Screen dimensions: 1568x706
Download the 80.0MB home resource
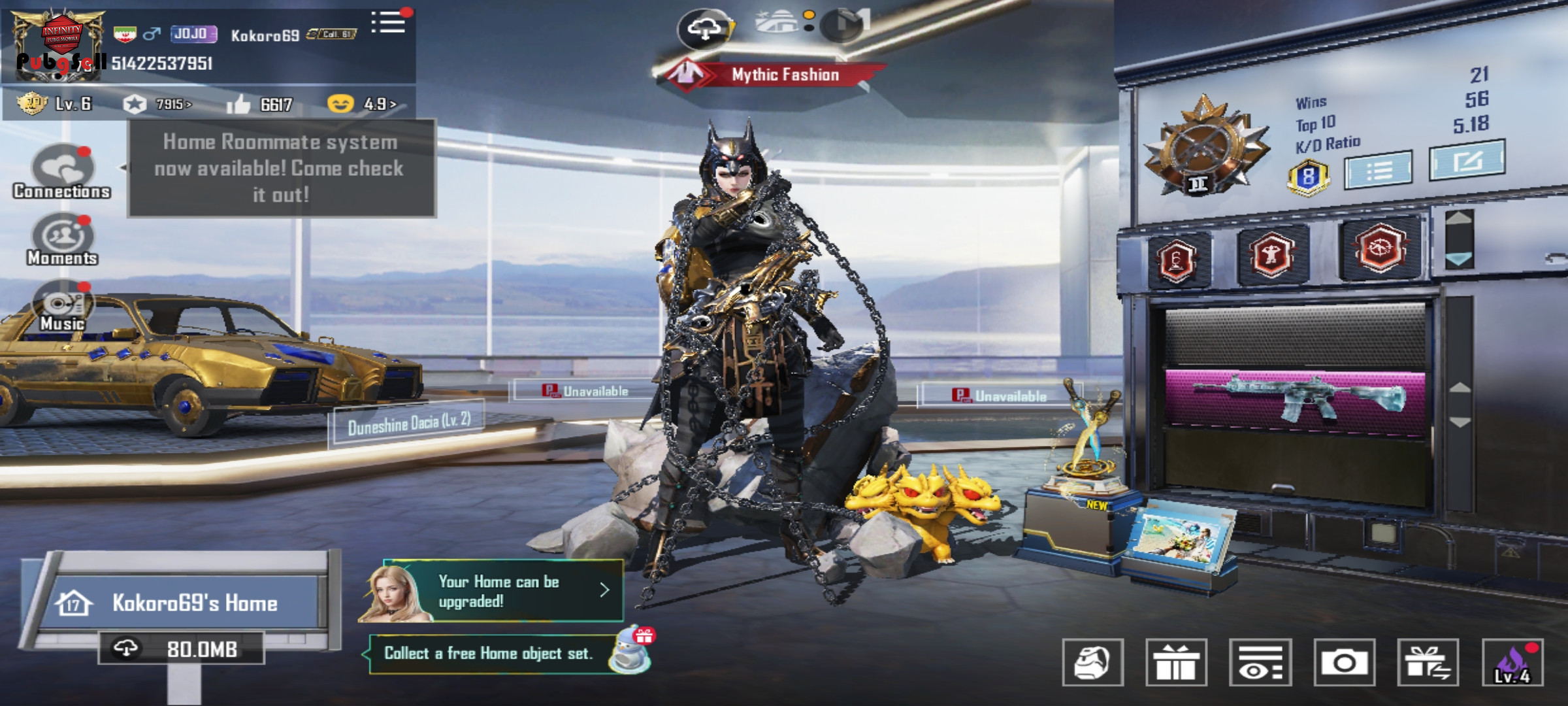[x=182, y=648]
